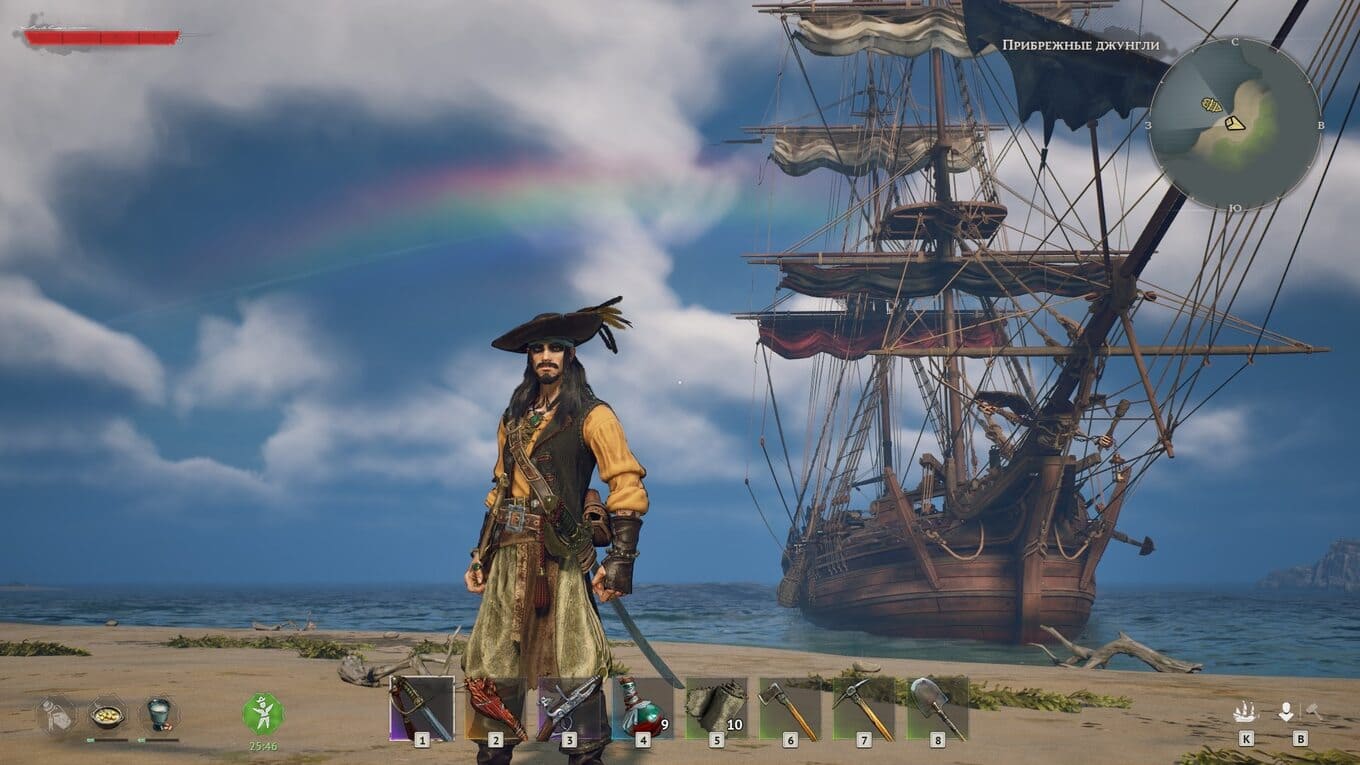Select the shovel in slot 8

tap(937, 708)
